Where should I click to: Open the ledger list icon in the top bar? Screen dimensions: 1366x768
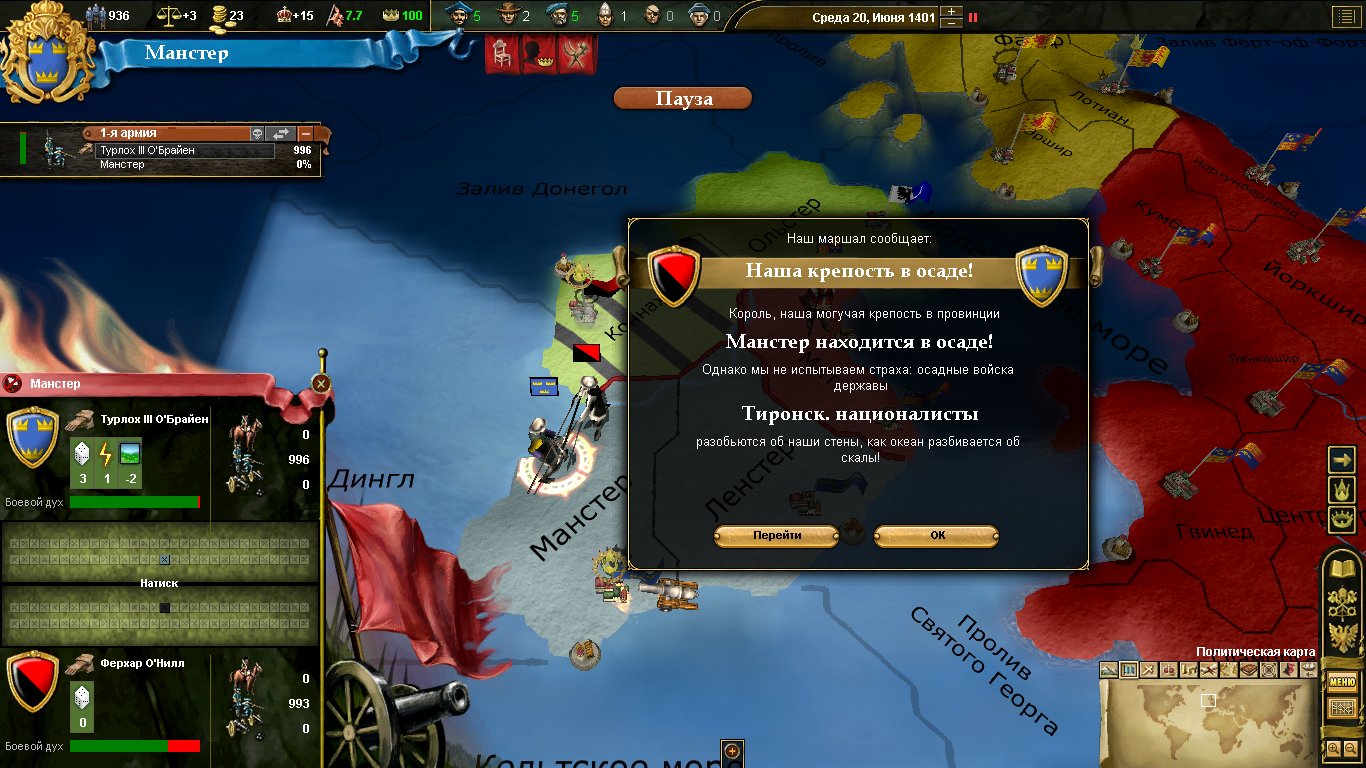[x=1344, y=16]
